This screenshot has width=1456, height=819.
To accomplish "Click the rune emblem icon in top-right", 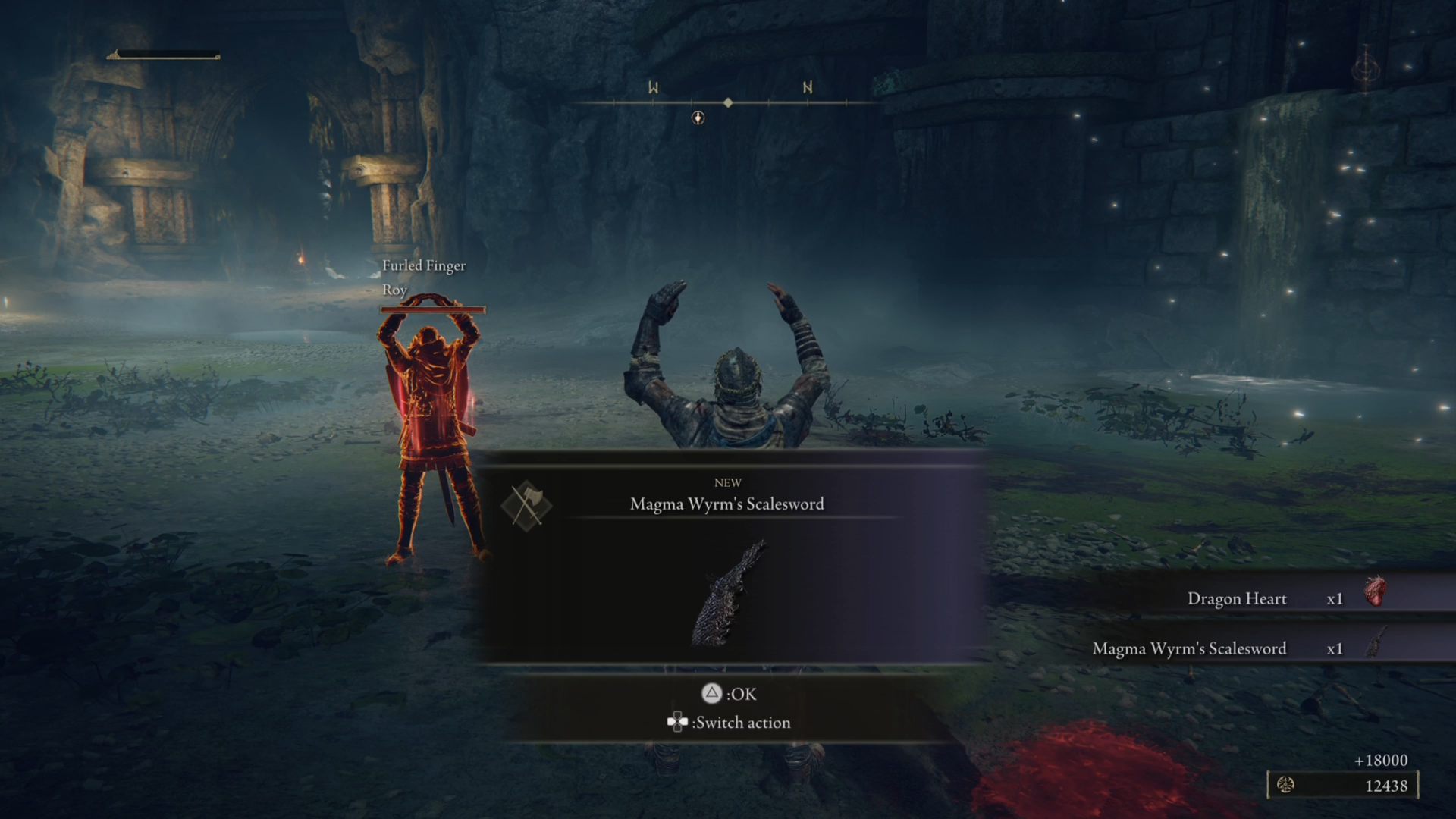I will coord(1366,70).
